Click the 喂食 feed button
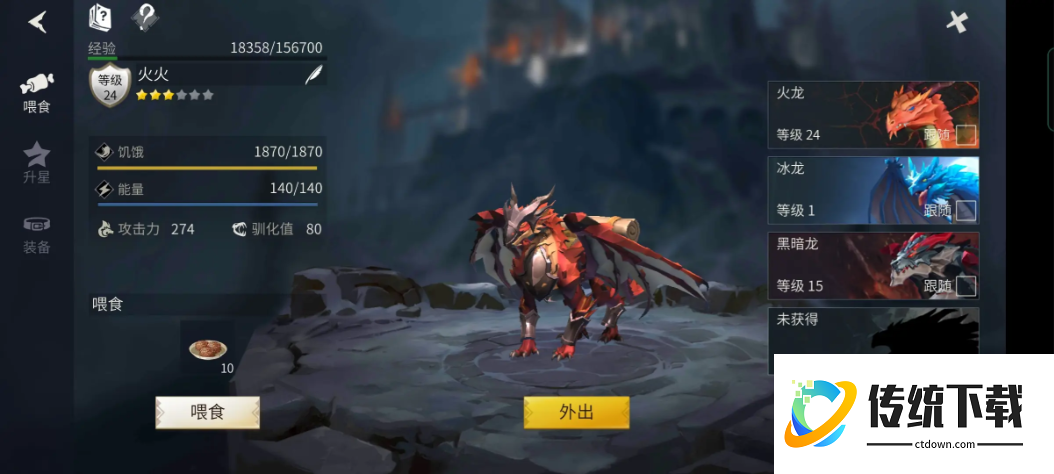Screen dimensions: 1054x474 [207, 412]
